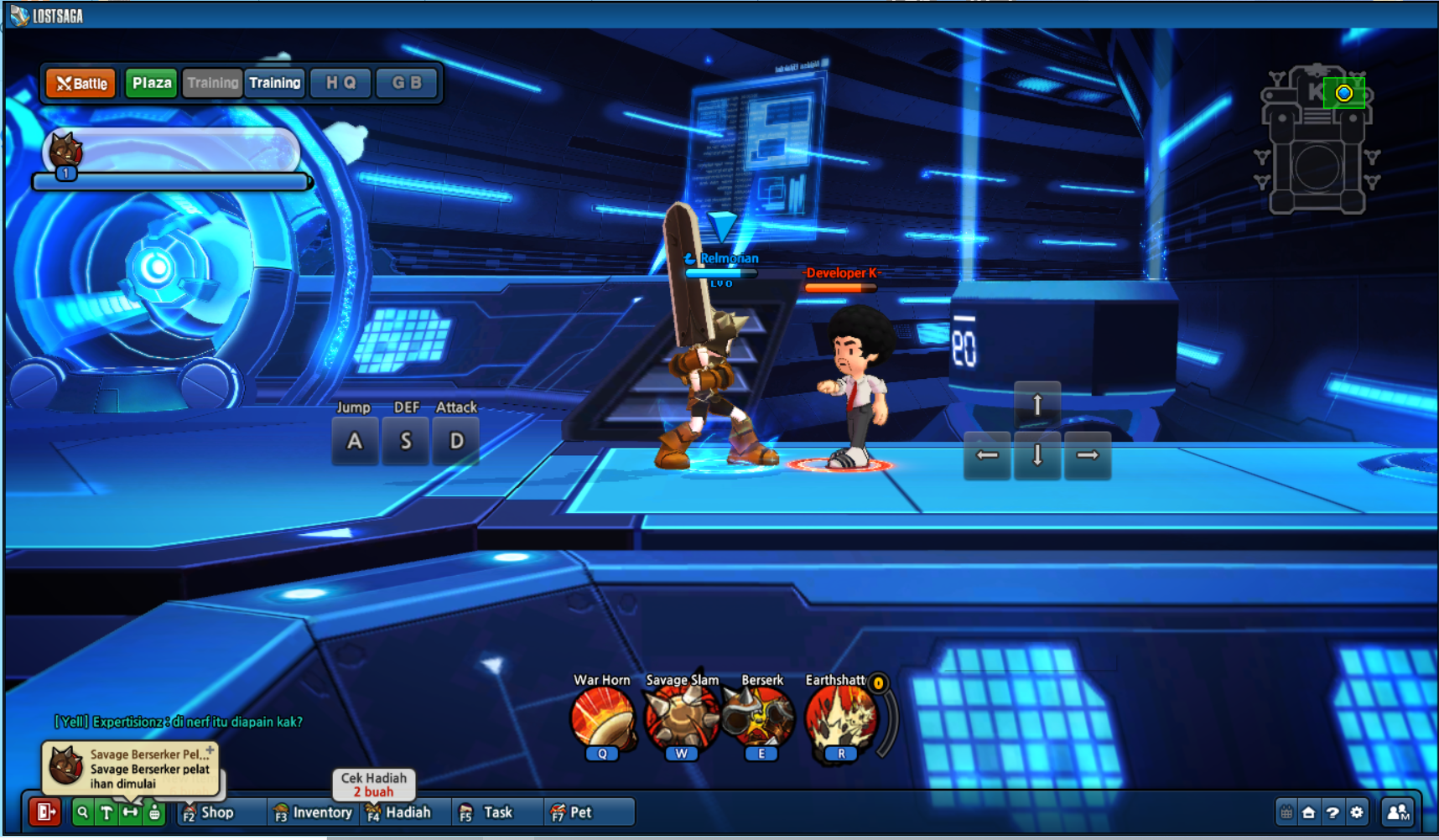Open the magnifying glass search button
Image resolution: width=1439 pixels, height=840 pixels.
pos(82,811)
